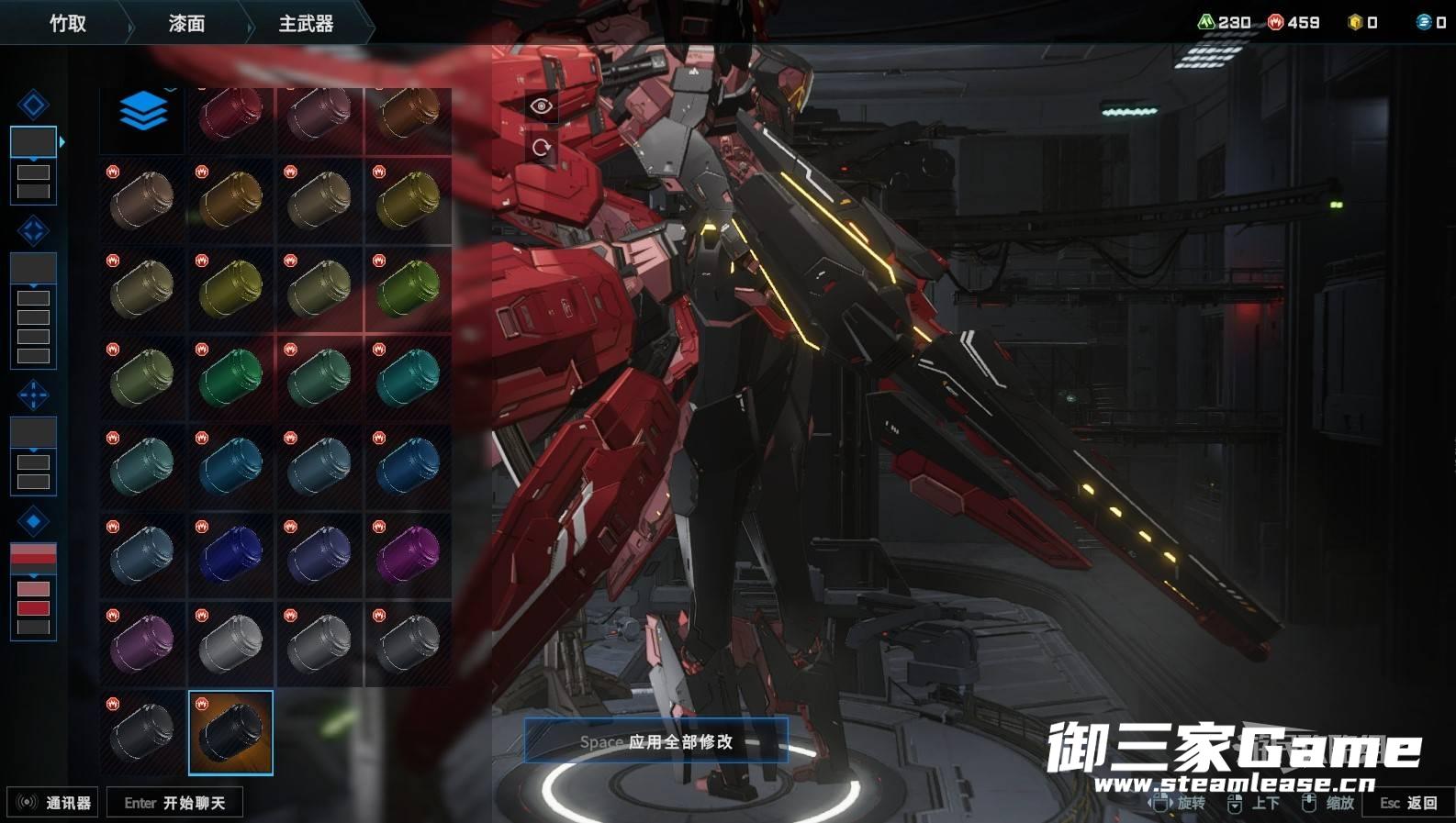Select the bright red color layer swatch
The image size is (1456, 823).
[x=33, y=607]
